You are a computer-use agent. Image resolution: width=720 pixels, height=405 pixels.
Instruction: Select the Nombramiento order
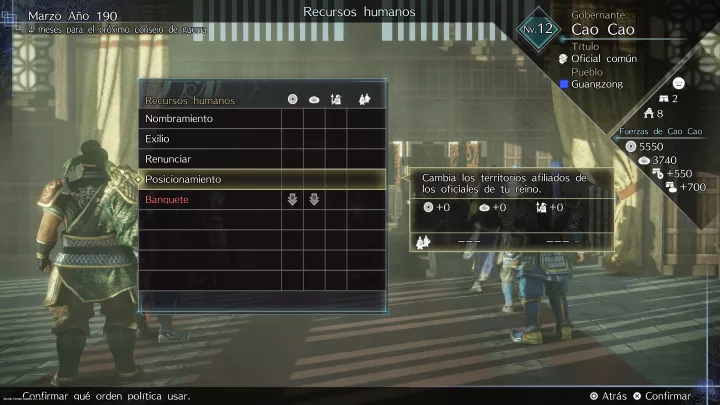coord(180,119)
